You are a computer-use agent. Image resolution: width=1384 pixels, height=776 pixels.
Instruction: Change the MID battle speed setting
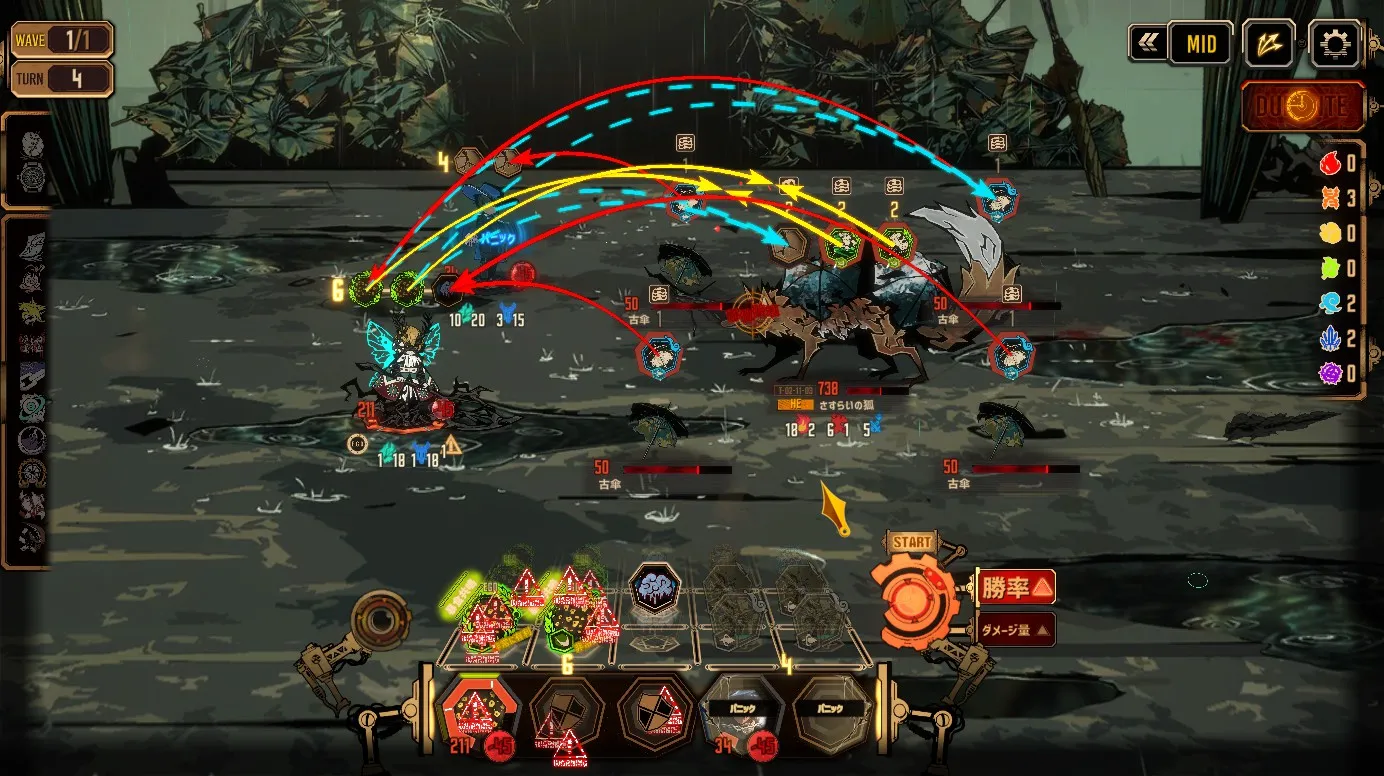click(x=1200, y=44)
